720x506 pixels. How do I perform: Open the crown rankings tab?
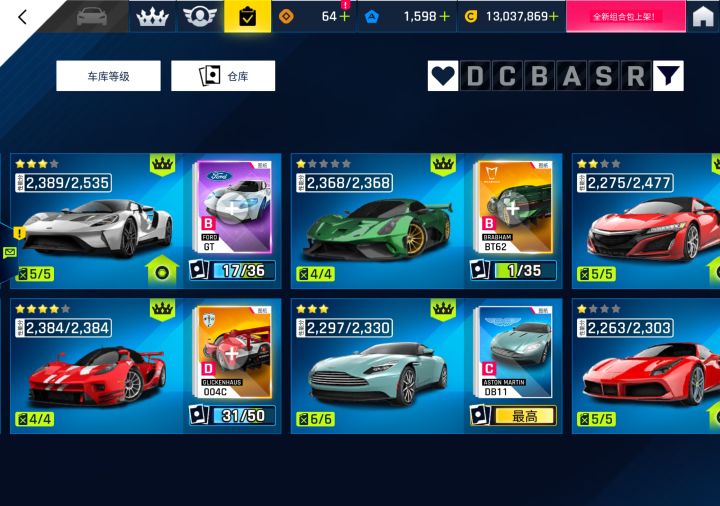152,17
